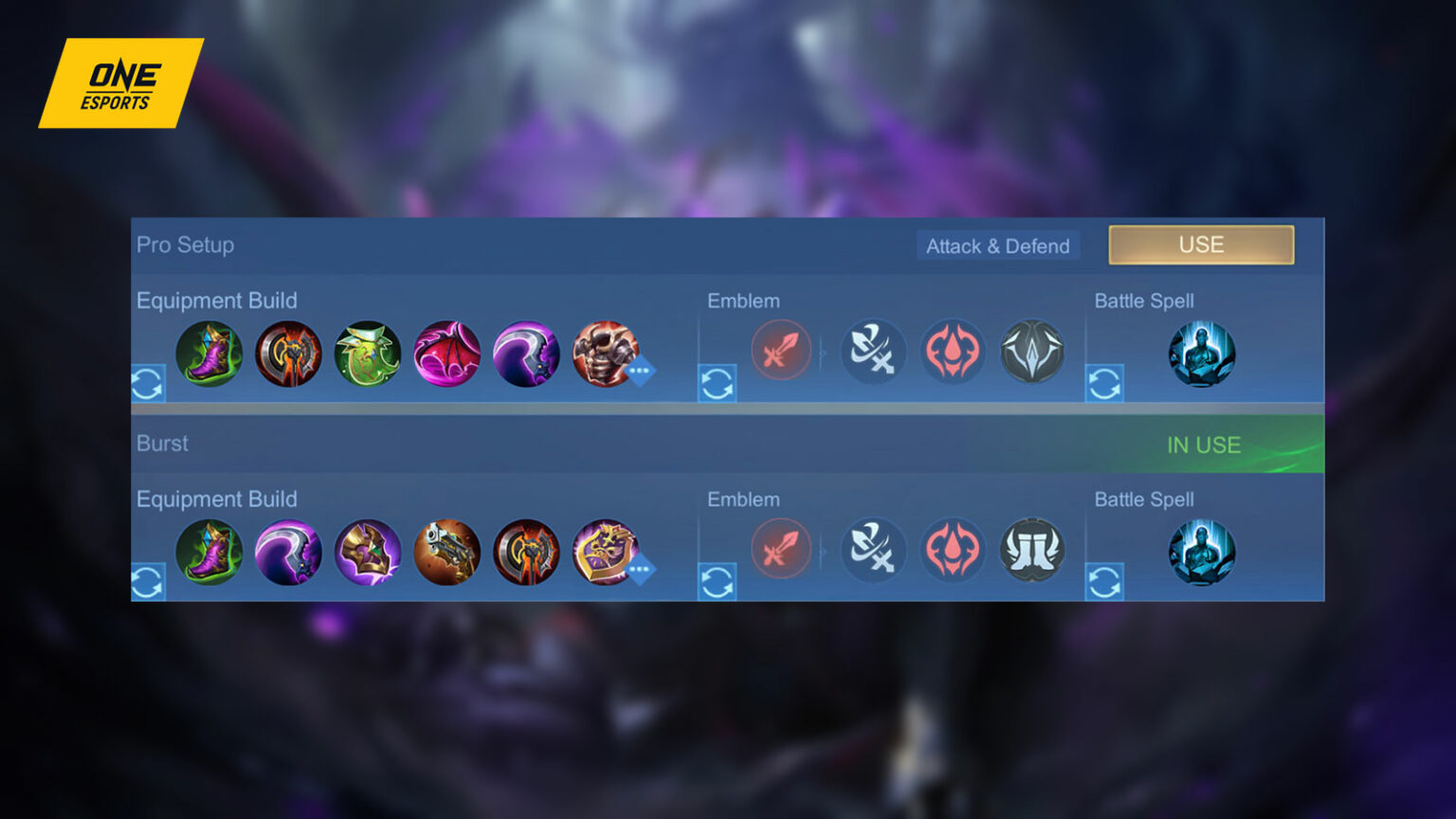Switch to the Pro Setup section
The image size is (1456, 819).
point(185,245)
